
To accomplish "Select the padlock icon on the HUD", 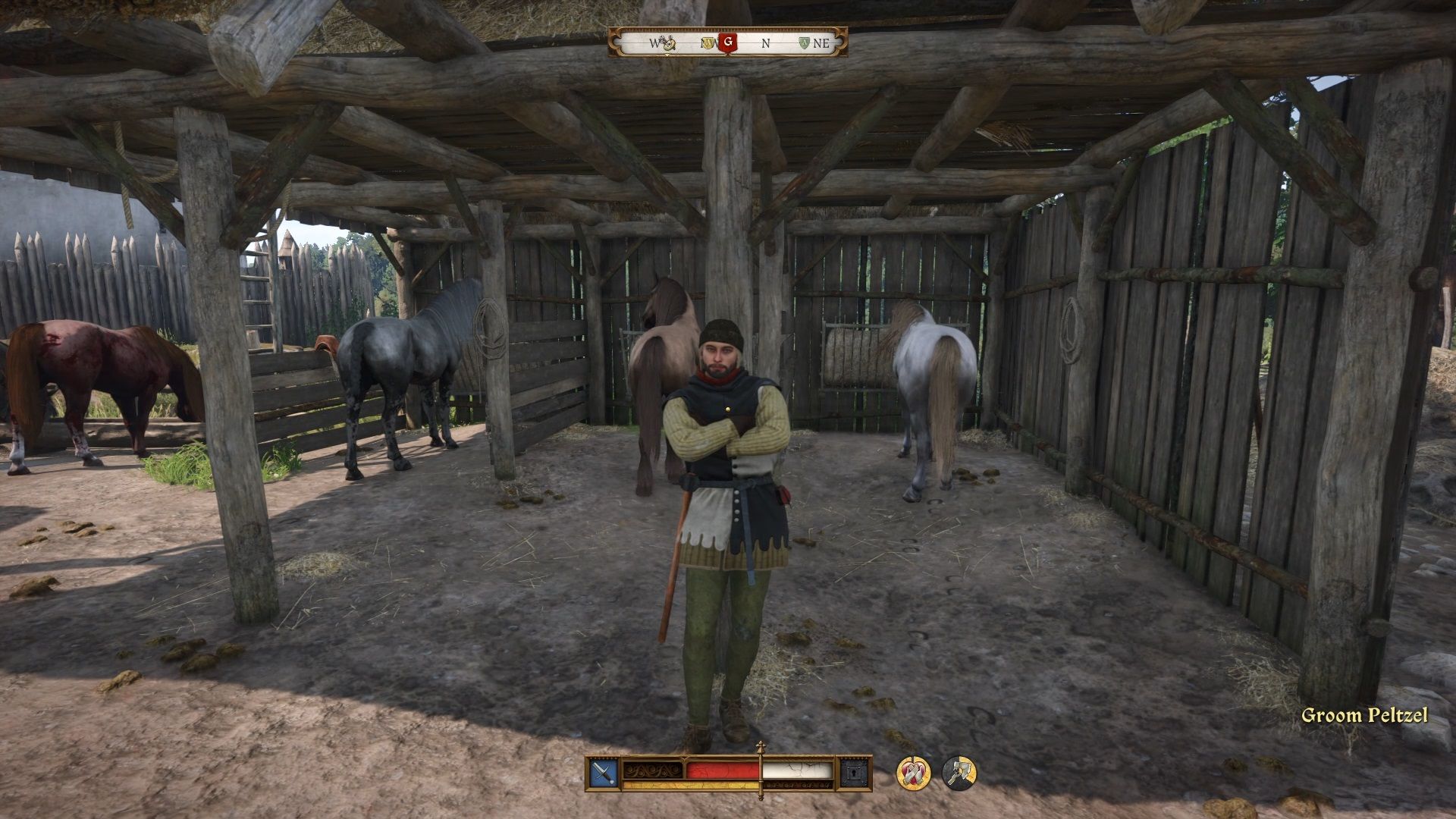I will pos(853,772).
